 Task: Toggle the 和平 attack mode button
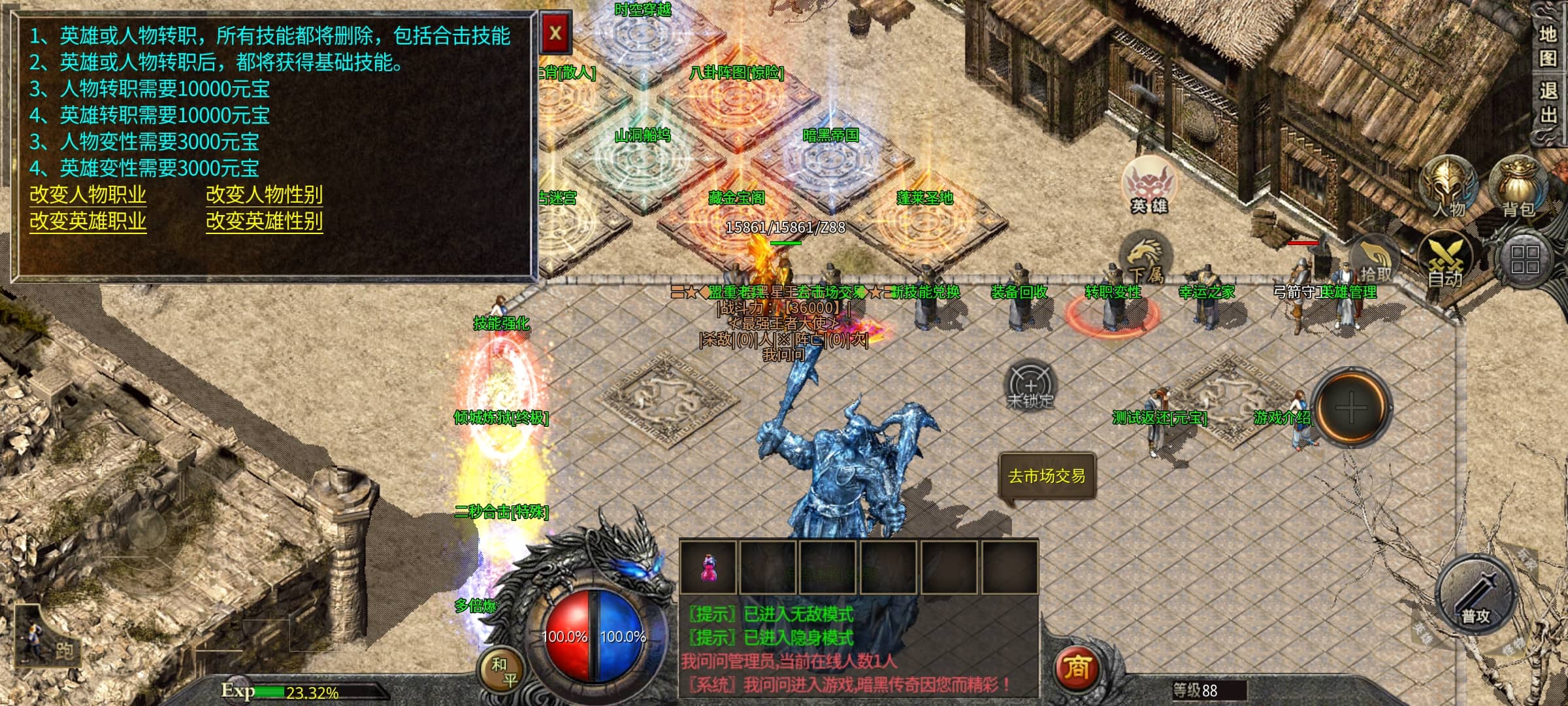click(503, 672)
